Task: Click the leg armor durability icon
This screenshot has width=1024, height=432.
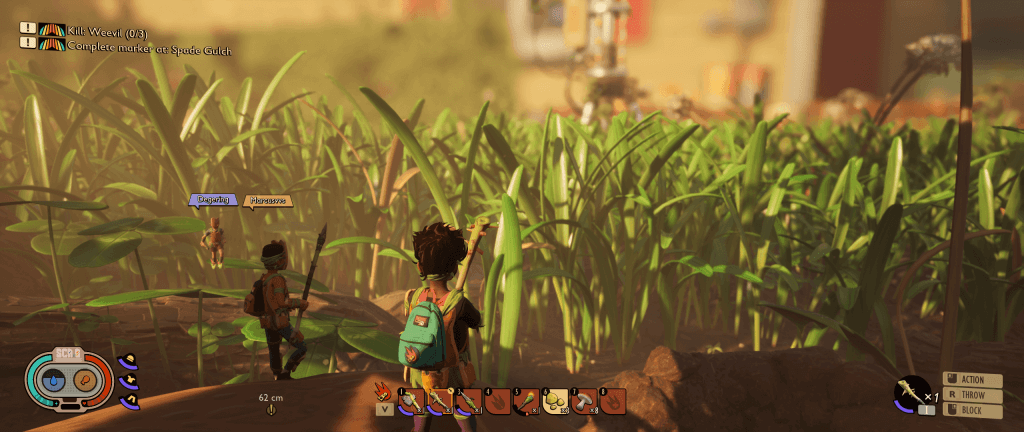Action: [x=129, y=401]
